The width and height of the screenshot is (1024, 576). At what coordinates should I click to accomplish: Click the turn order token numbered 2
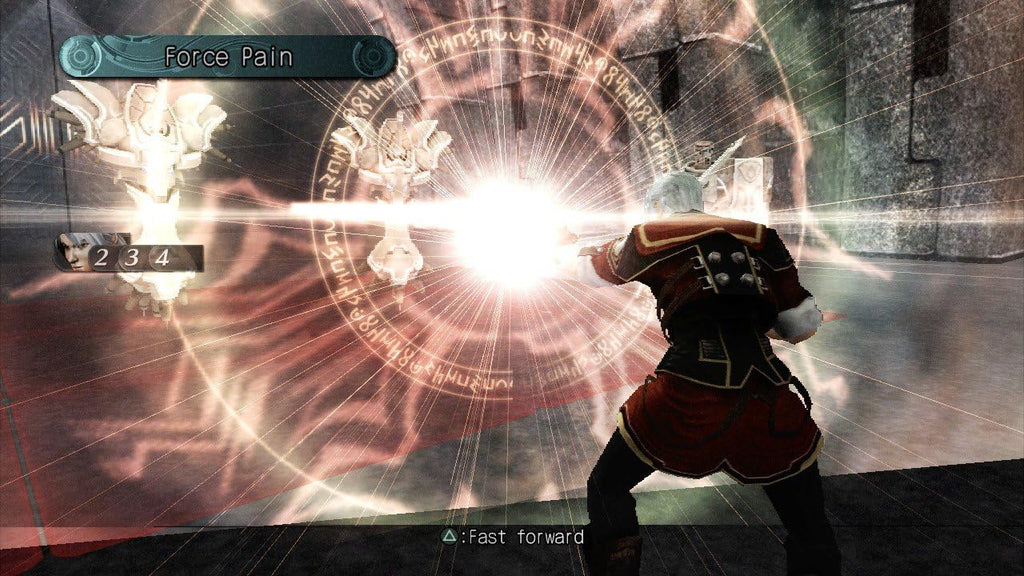[x=102, y=258]
